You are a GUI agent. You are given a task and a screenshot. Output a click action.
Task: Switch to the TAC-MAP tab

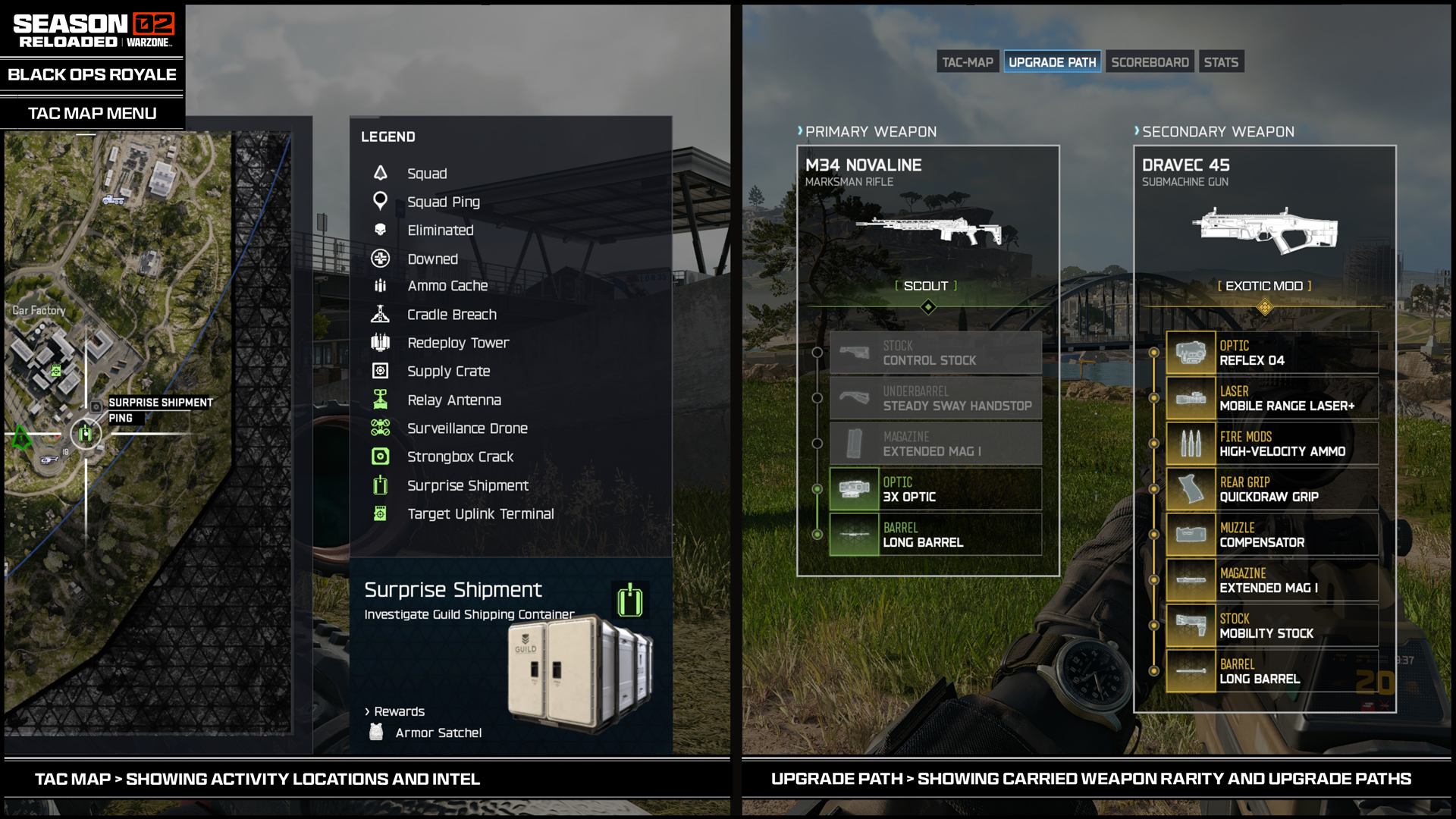[967, 62]
